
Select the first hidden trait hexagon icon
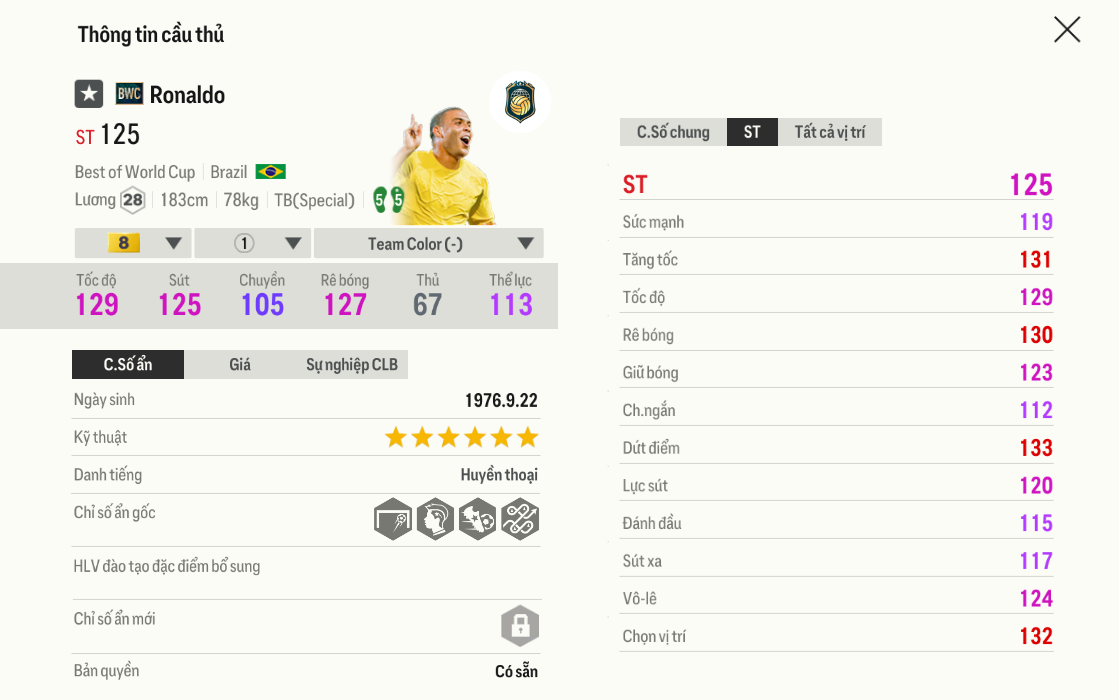pyautogui.click(x=393, y=520)
